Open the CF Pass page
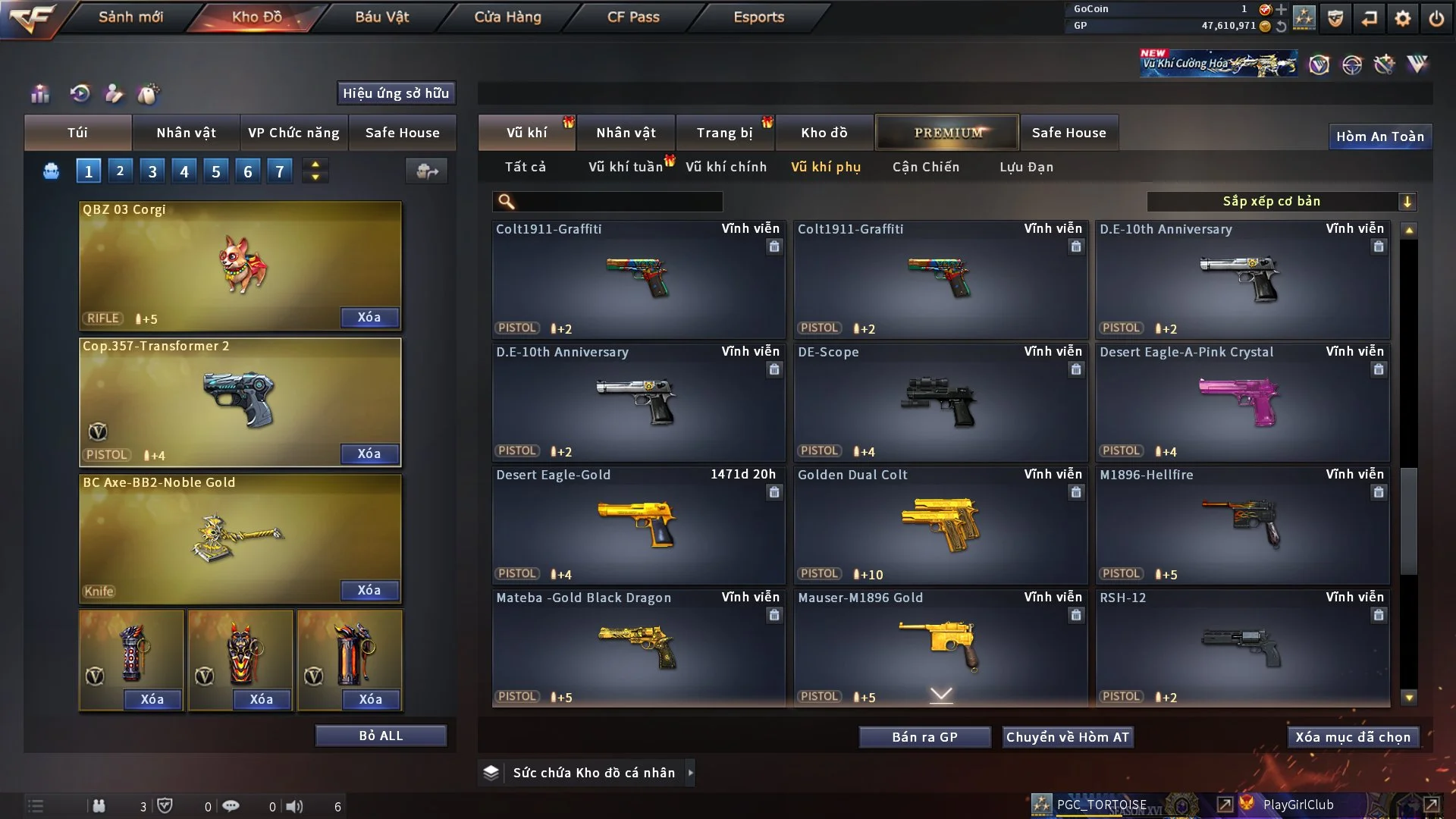The height and width of the screenshot is (819, 1456). pos(632,17)
